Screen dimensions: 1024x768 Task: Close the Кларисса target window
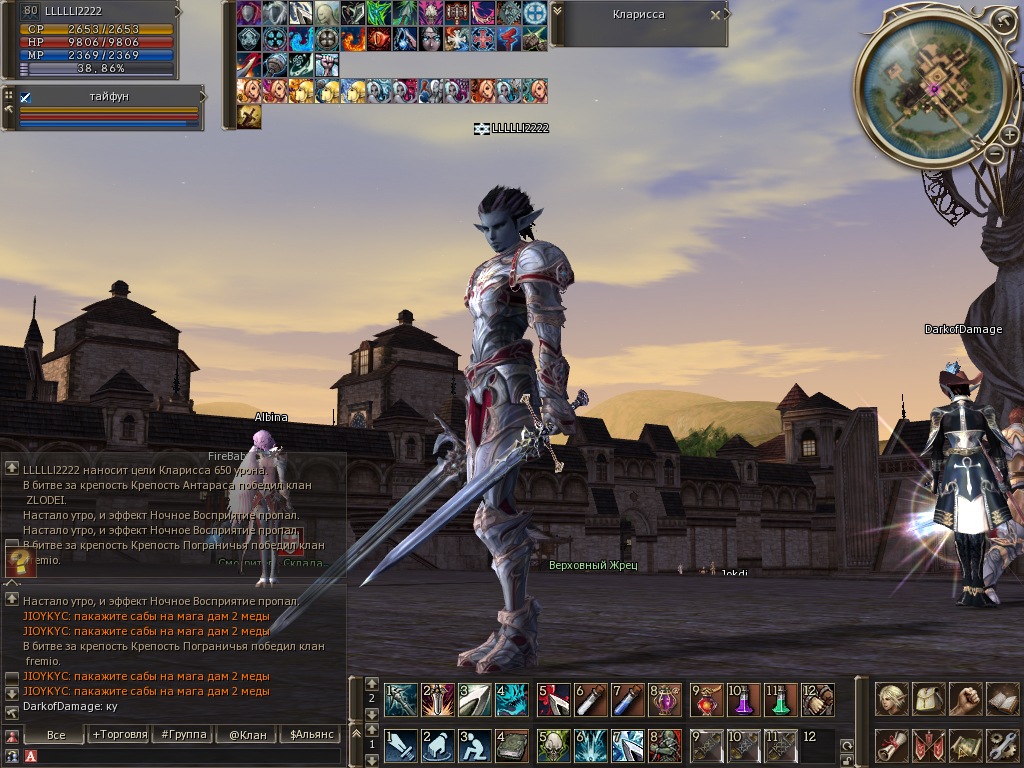pyautogui.click(x=715, y=15)
